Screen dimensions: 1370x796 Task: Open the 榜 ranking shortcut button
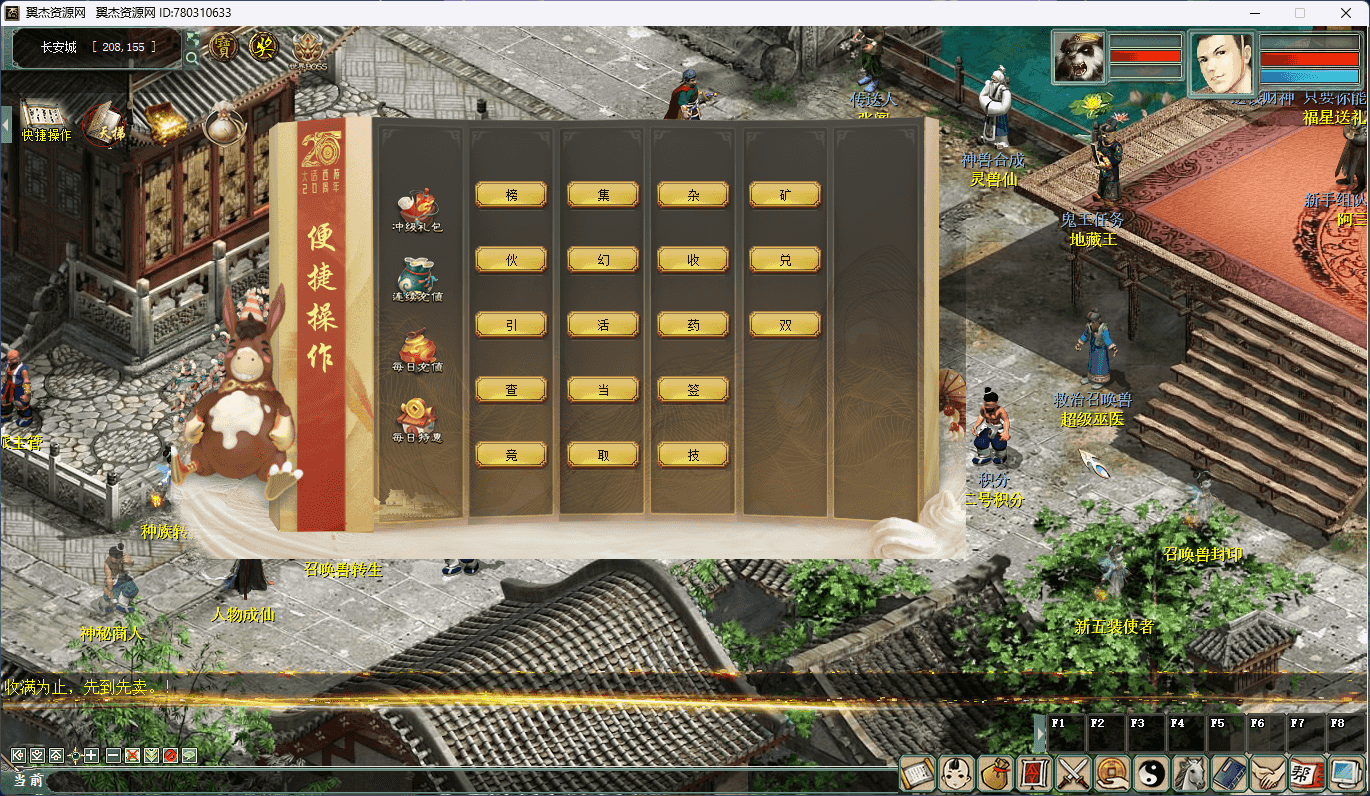pos(511,195)
